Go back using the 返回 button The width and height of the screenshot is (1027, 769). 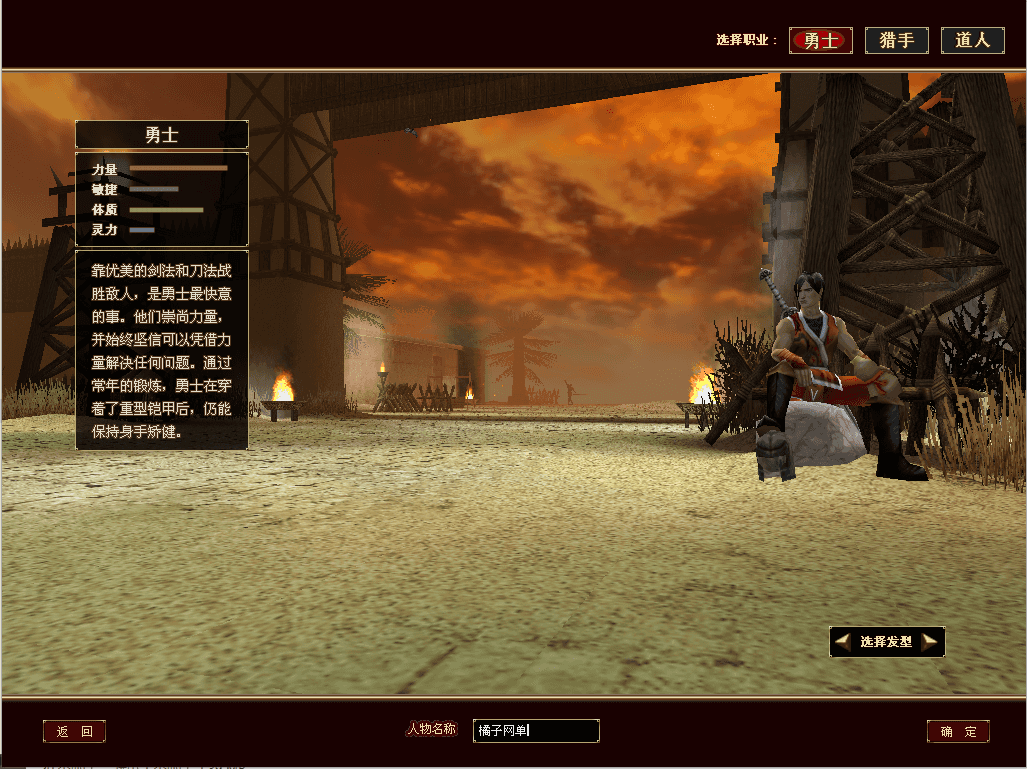pos(74,732)
